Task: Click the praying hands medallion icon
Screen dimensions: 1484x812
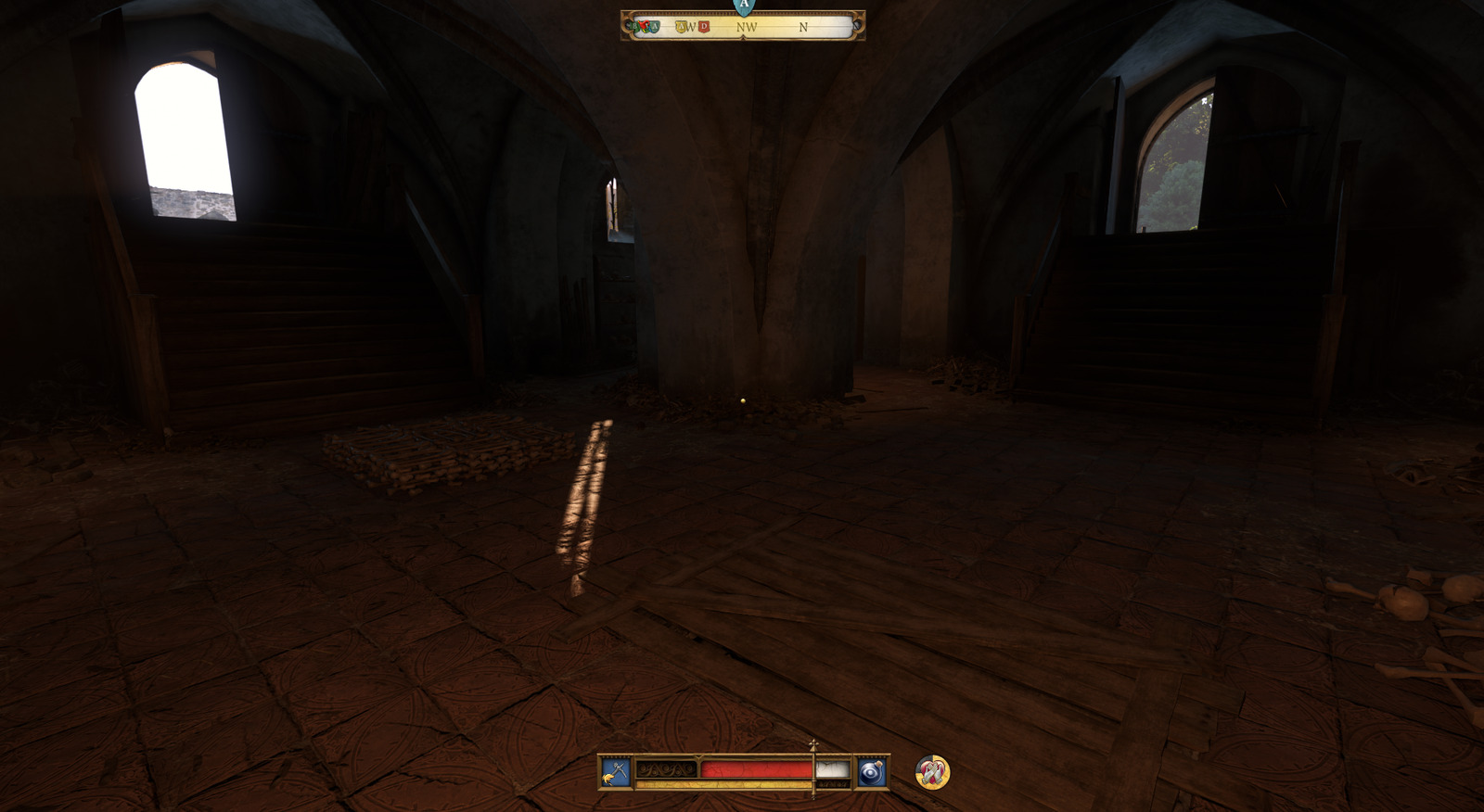Action: coord(933,773)
